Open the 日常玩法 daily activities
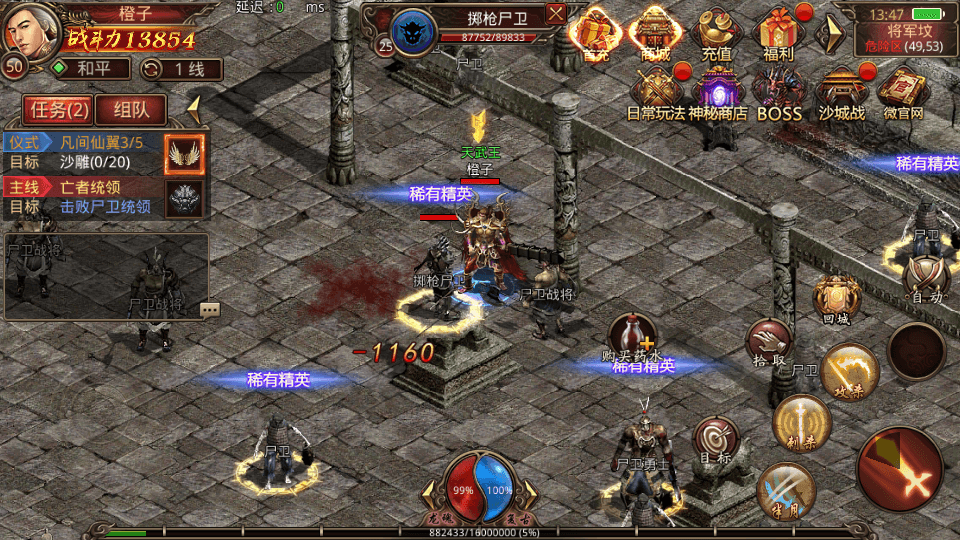This screenshot has width=960, height=540. point(656,92)
